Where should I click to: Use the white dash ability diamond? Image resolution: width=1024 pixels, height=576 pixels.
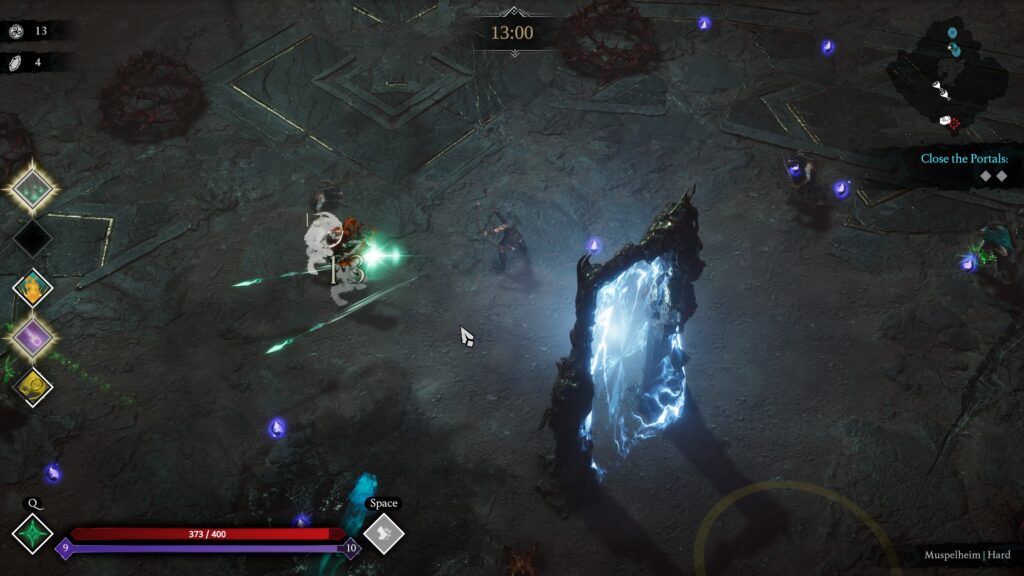pyautogui.click(x=383, y=533)
